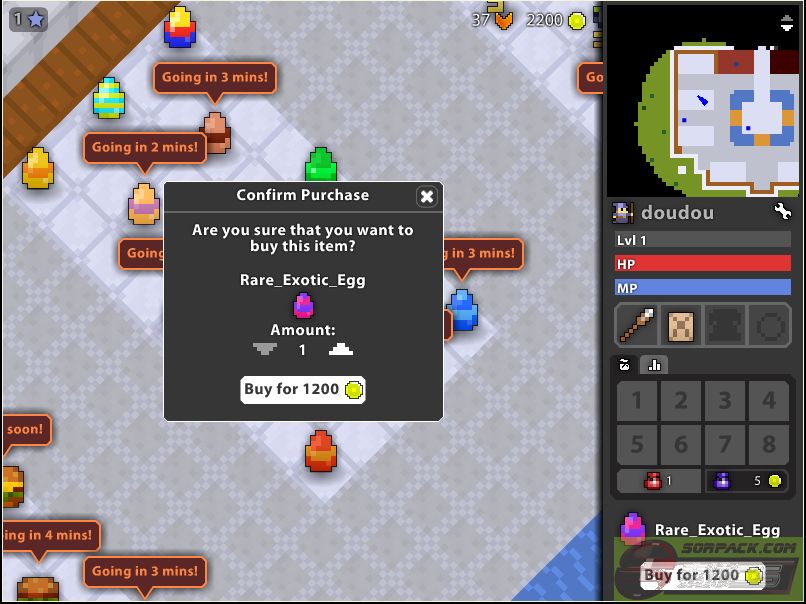Click the 2200 gold coin counter
The height and width of the screenshot is (604, 806).
pyautogui.click(x=555, y=19)
